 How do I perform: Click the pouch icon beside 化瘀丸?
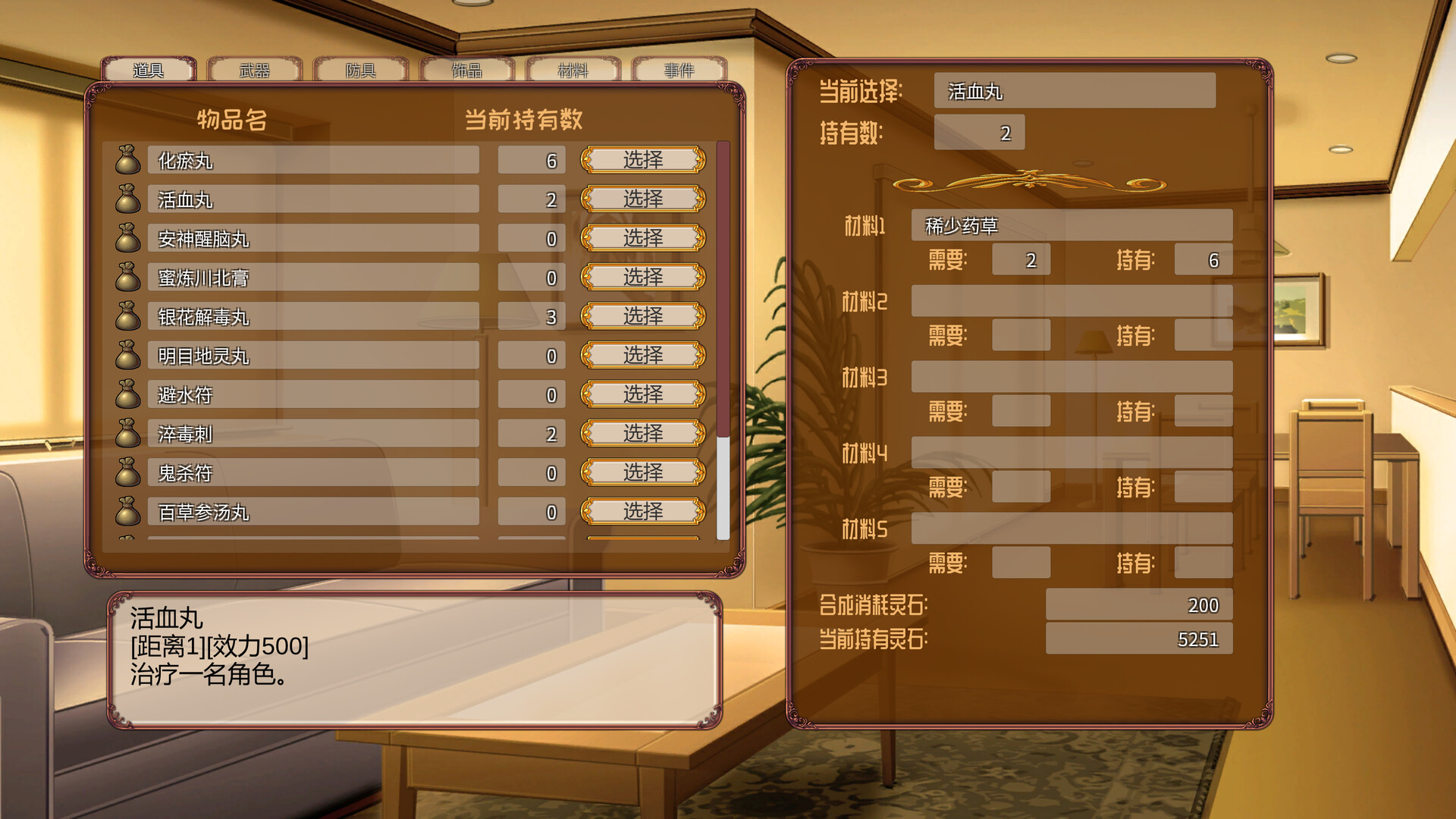coord(127,159)
